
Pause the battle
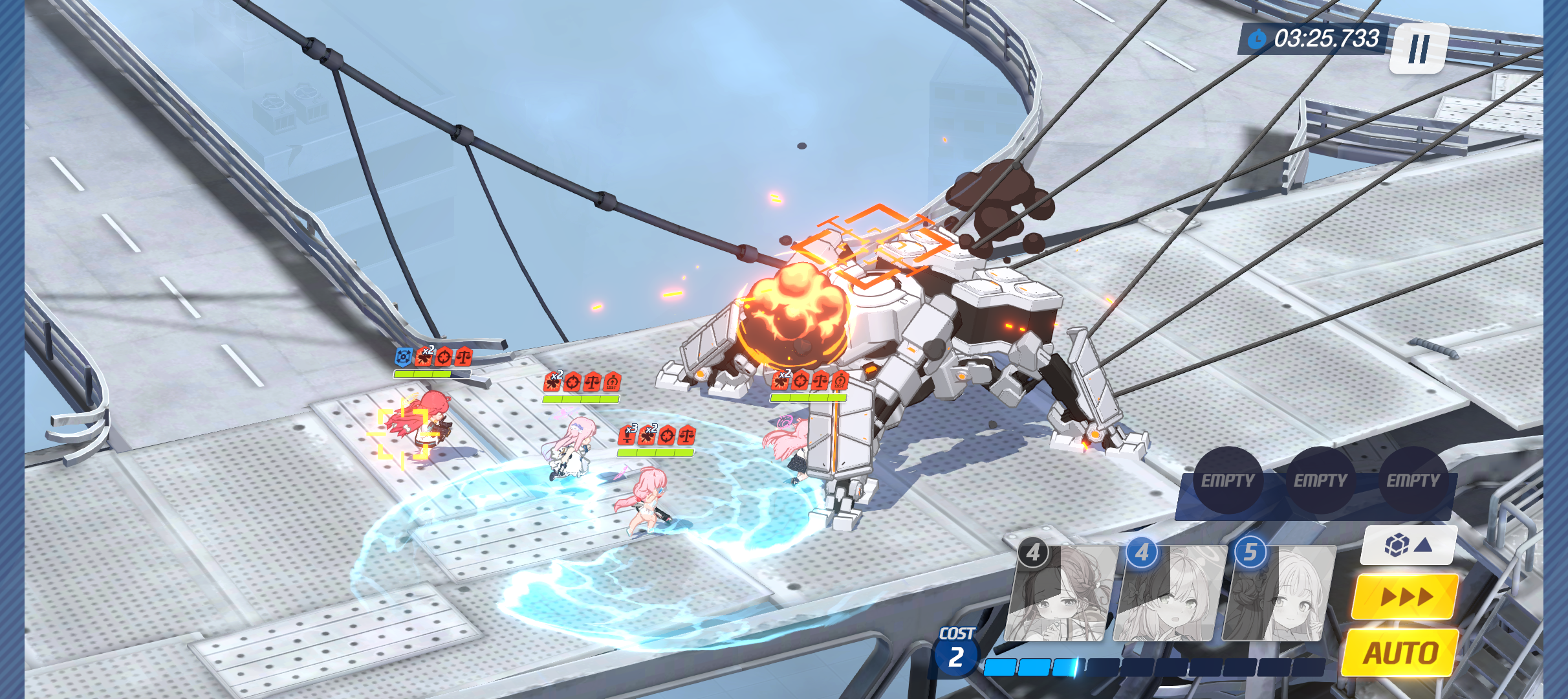(1419, 49)
